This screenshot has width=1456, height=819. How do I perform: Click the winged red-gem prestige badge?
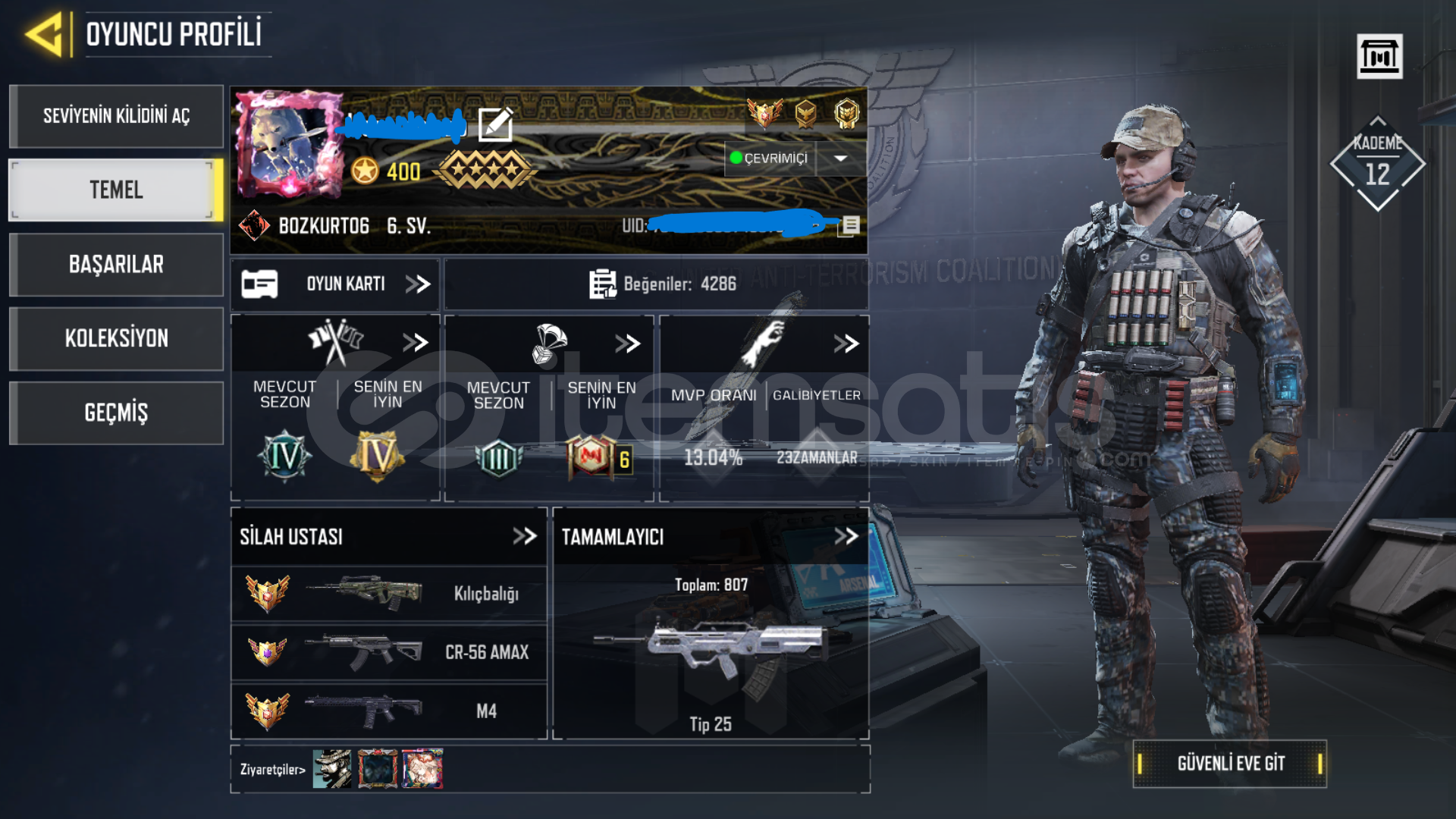[764, 114]
